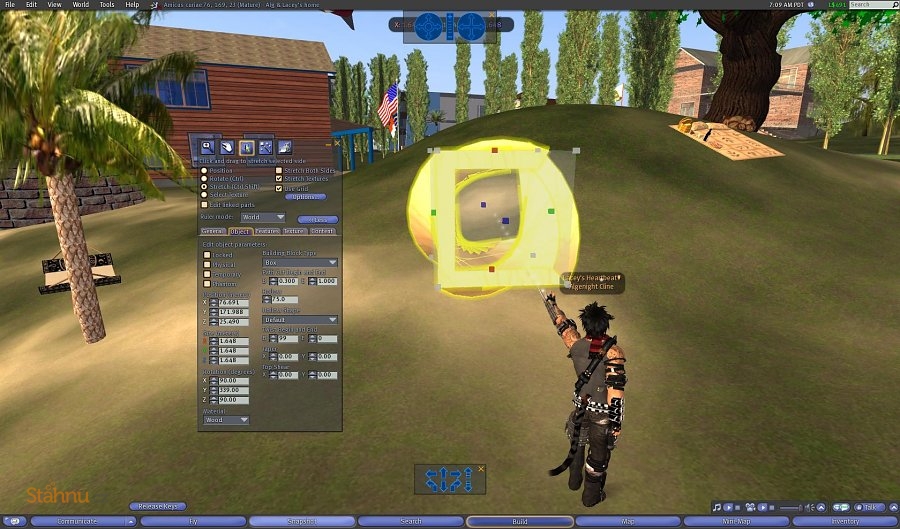Image resolution: width=900 pixels, height=529 pixels.
Task: Open the Mini-Map from the bottom bar
Action: tap(735, 521)
